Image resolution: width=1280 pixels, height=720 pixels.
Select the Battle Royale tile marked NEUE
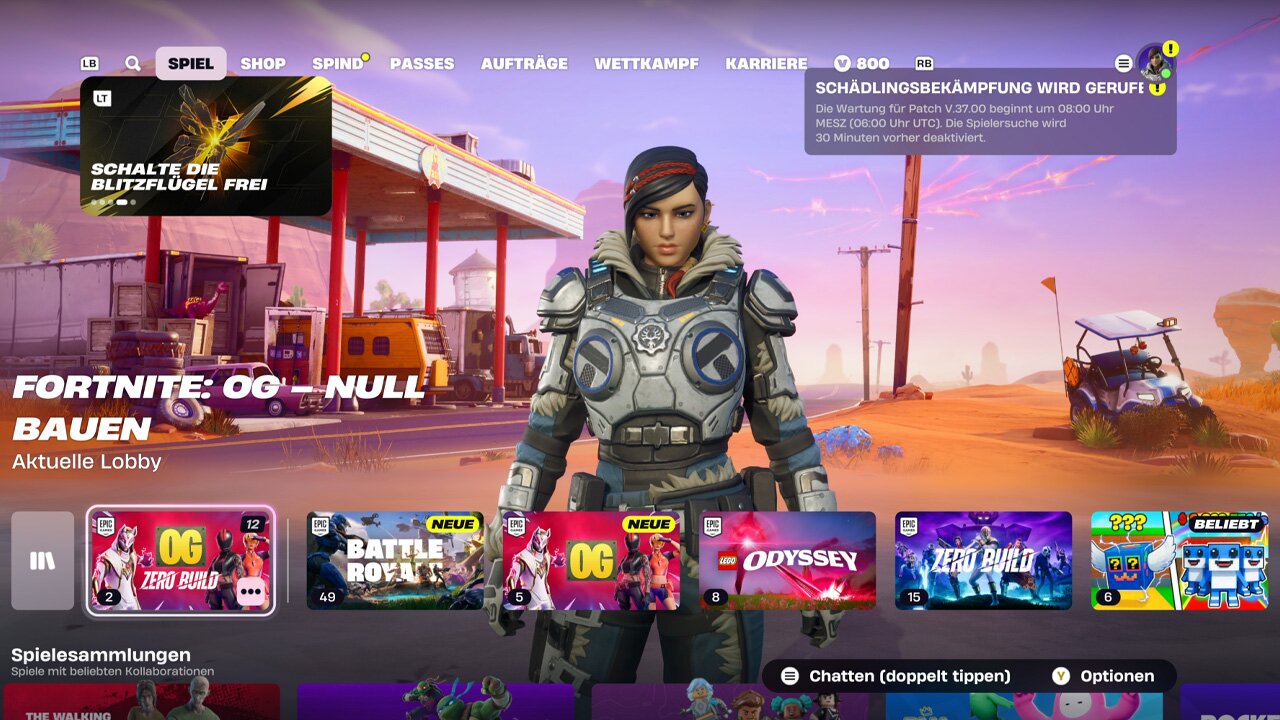tap(393, 560)
